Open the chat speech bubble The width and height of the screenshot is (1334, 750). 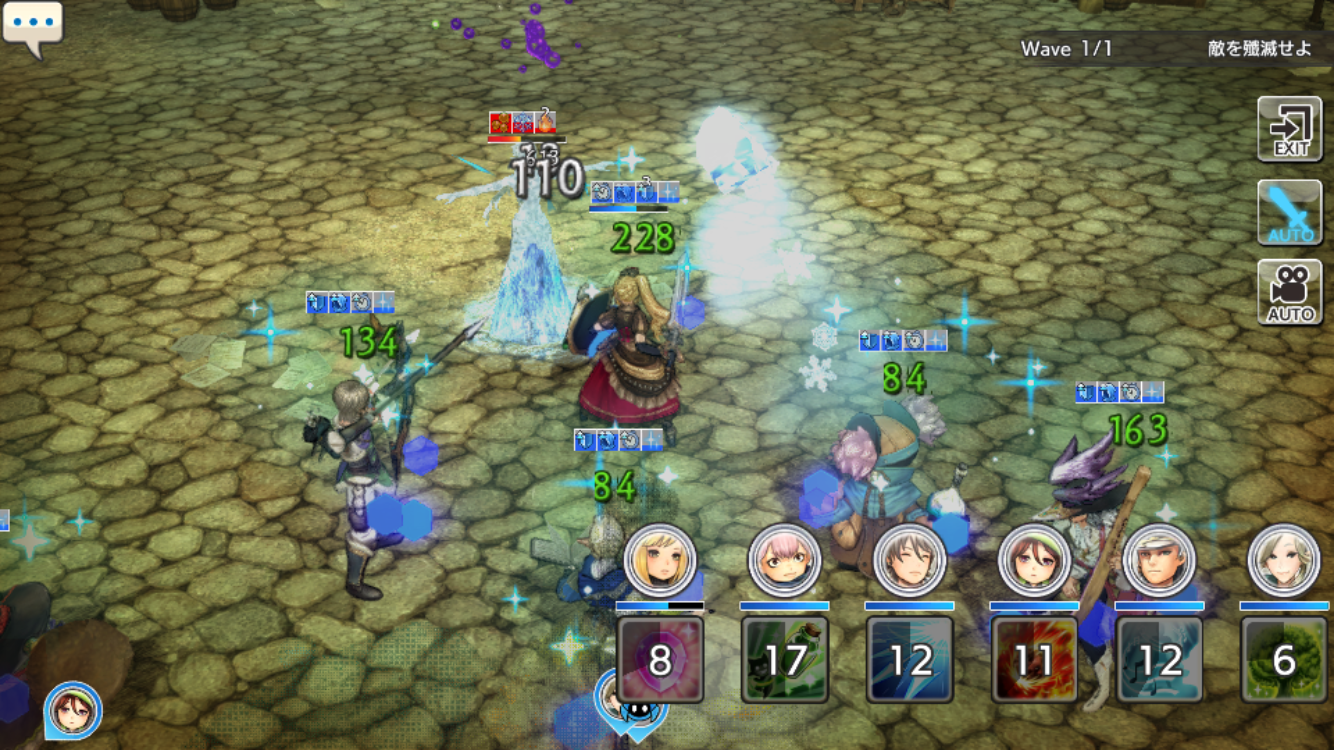tap(33, 27)
